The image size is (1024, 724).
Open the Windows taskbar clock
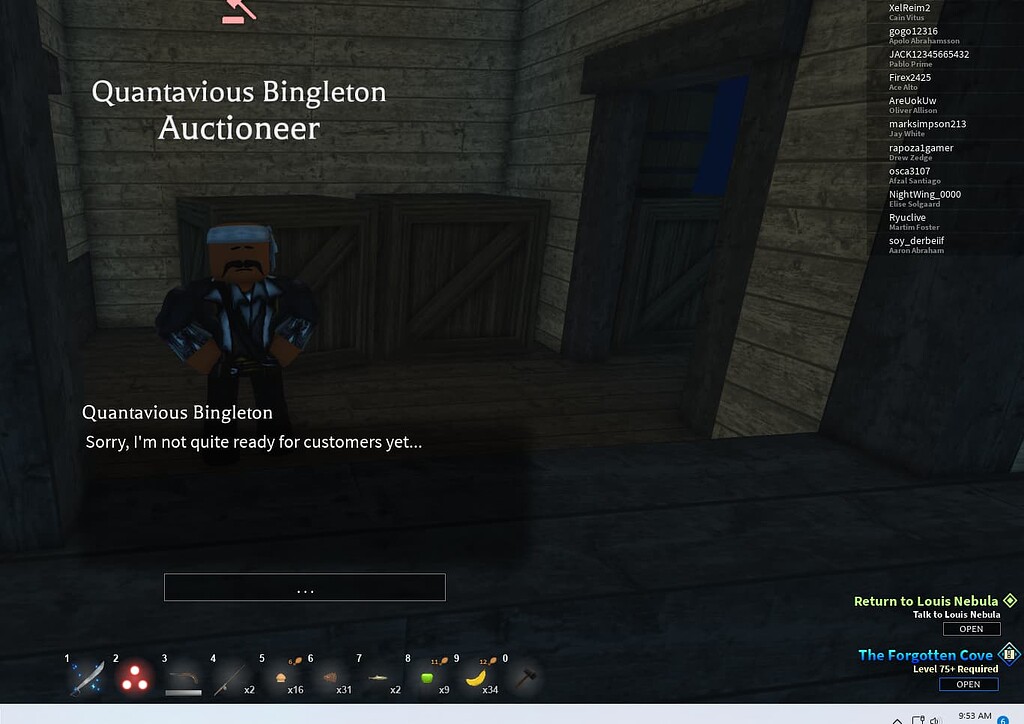974,716
